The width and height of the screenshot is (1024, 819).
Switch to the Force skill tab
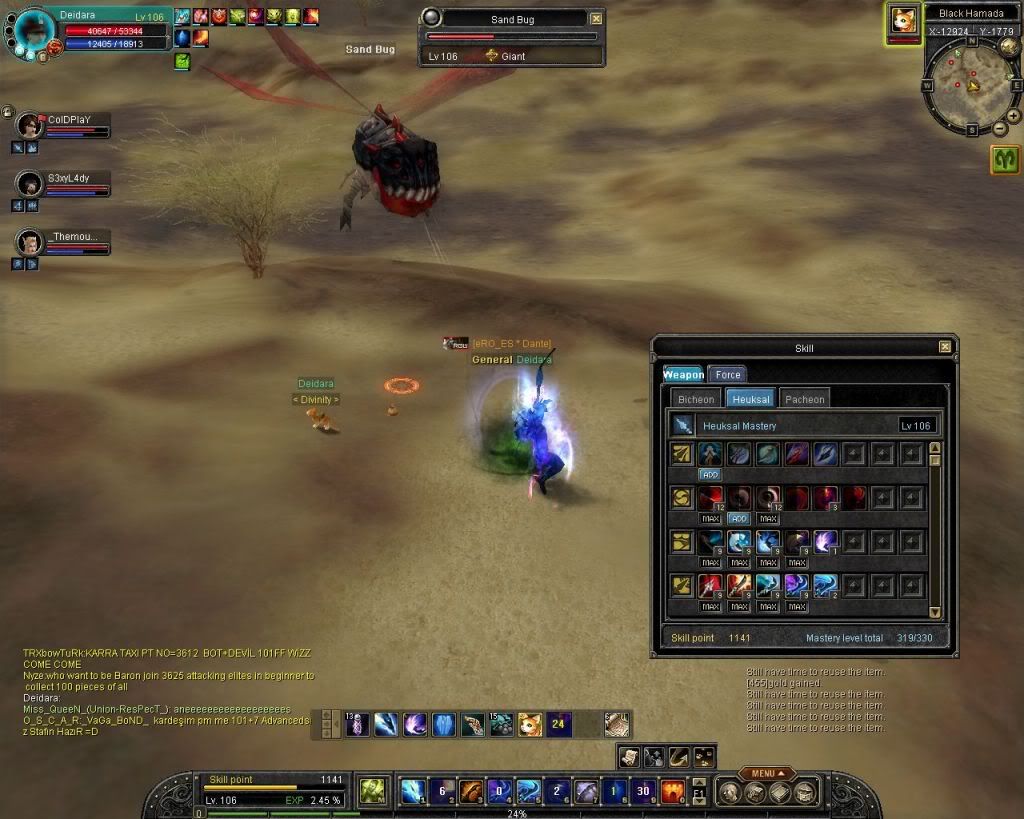[x=727, y=375]
